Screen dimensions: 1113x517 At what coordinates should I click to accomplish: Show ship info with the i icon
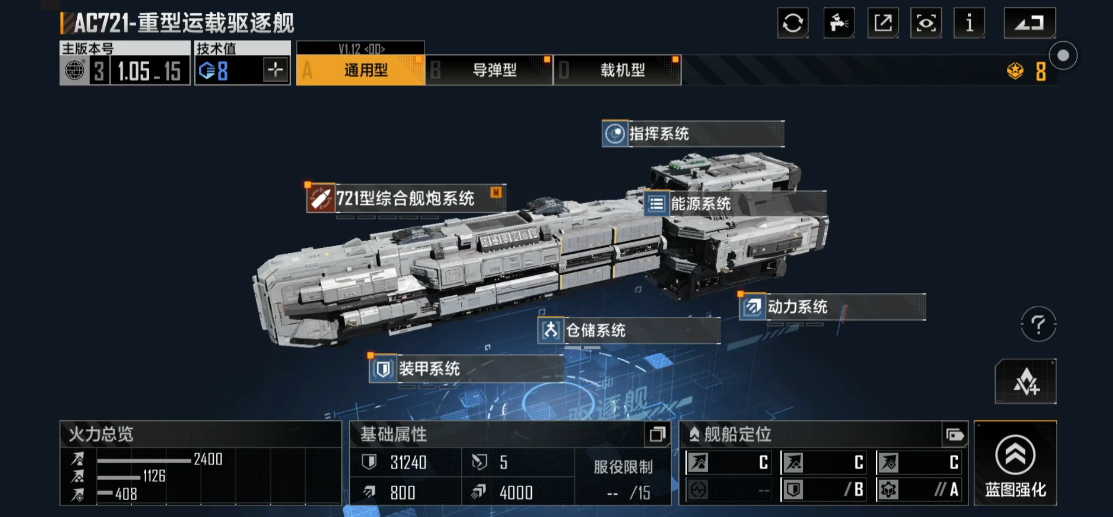coord(970,22)
